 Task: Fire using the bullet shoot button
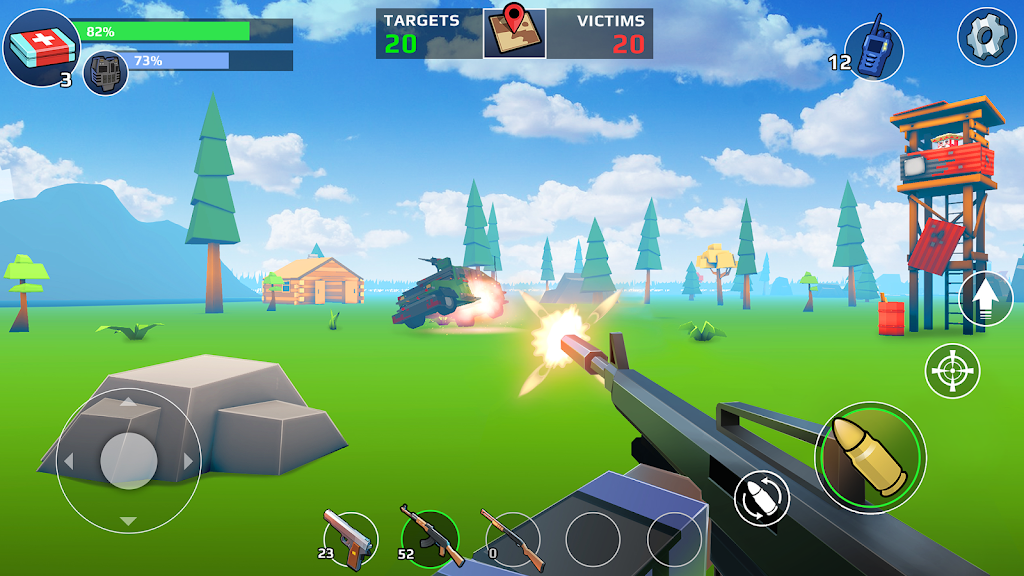coord(870,458)
